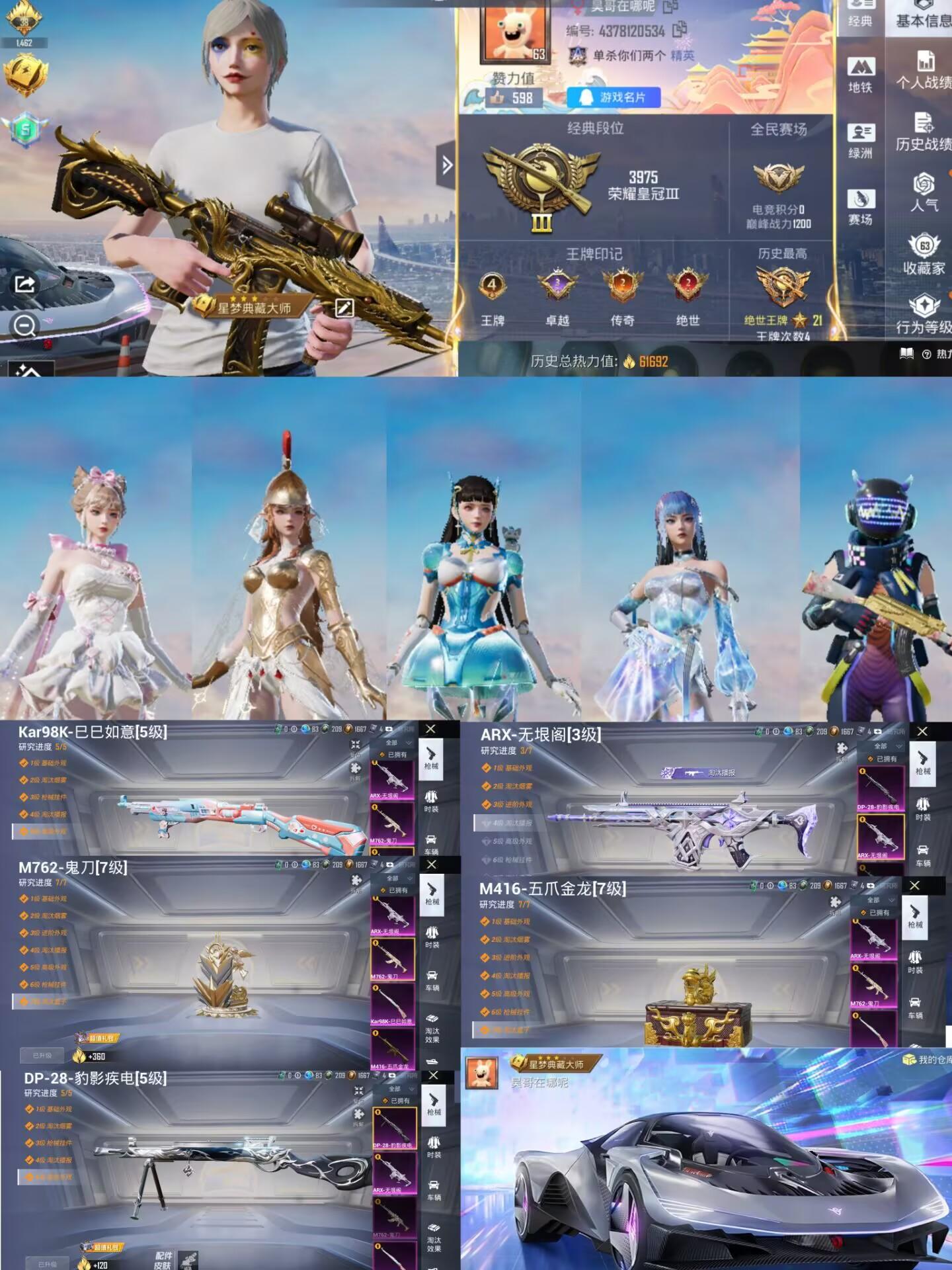Select the 绿洲 mode tab
The image size is (952, 1270).
(861, 141)
